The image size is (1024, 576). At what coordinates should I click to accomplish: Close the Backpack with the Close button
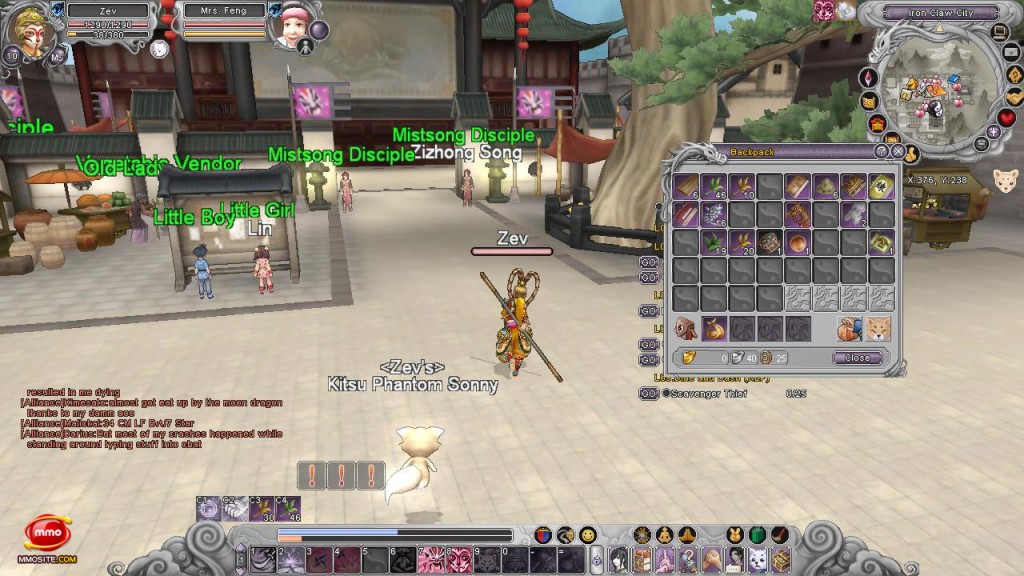click(858, 357)
